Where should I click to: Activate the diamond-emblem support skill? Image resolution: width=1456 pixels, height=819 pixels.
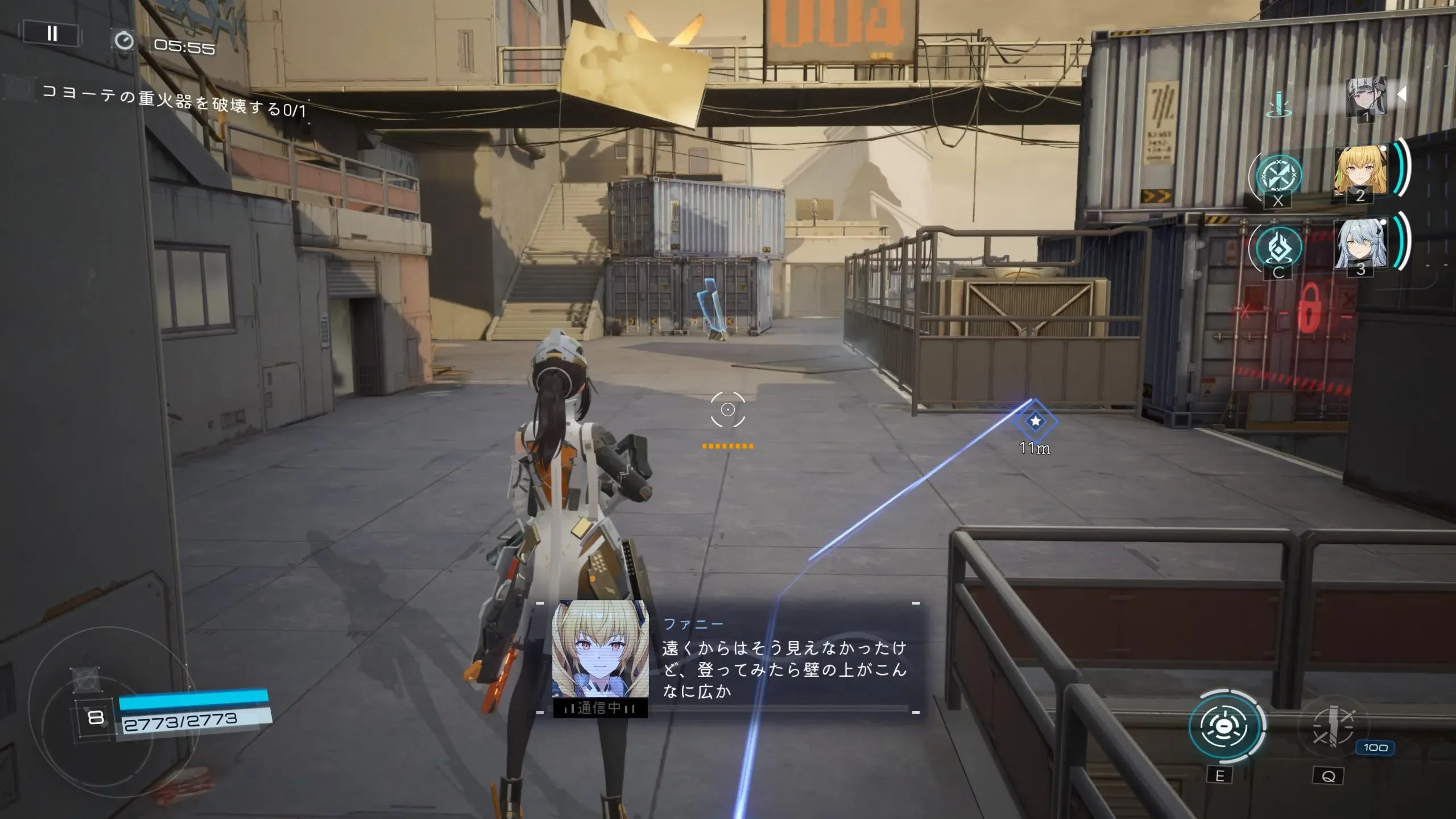tap(1279, 248)
